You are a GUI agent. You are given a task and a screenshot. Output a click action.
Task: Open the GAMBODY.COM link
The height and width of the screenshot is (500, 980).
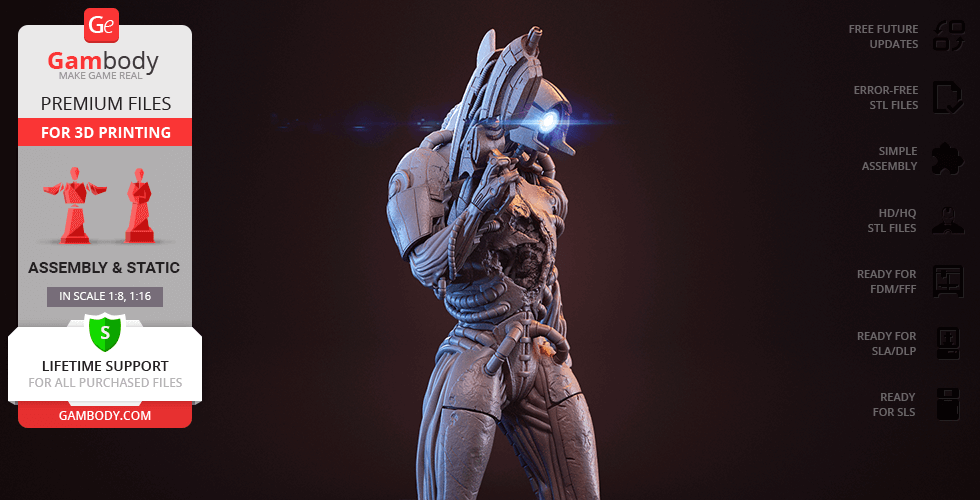click(x=105, y=415)
